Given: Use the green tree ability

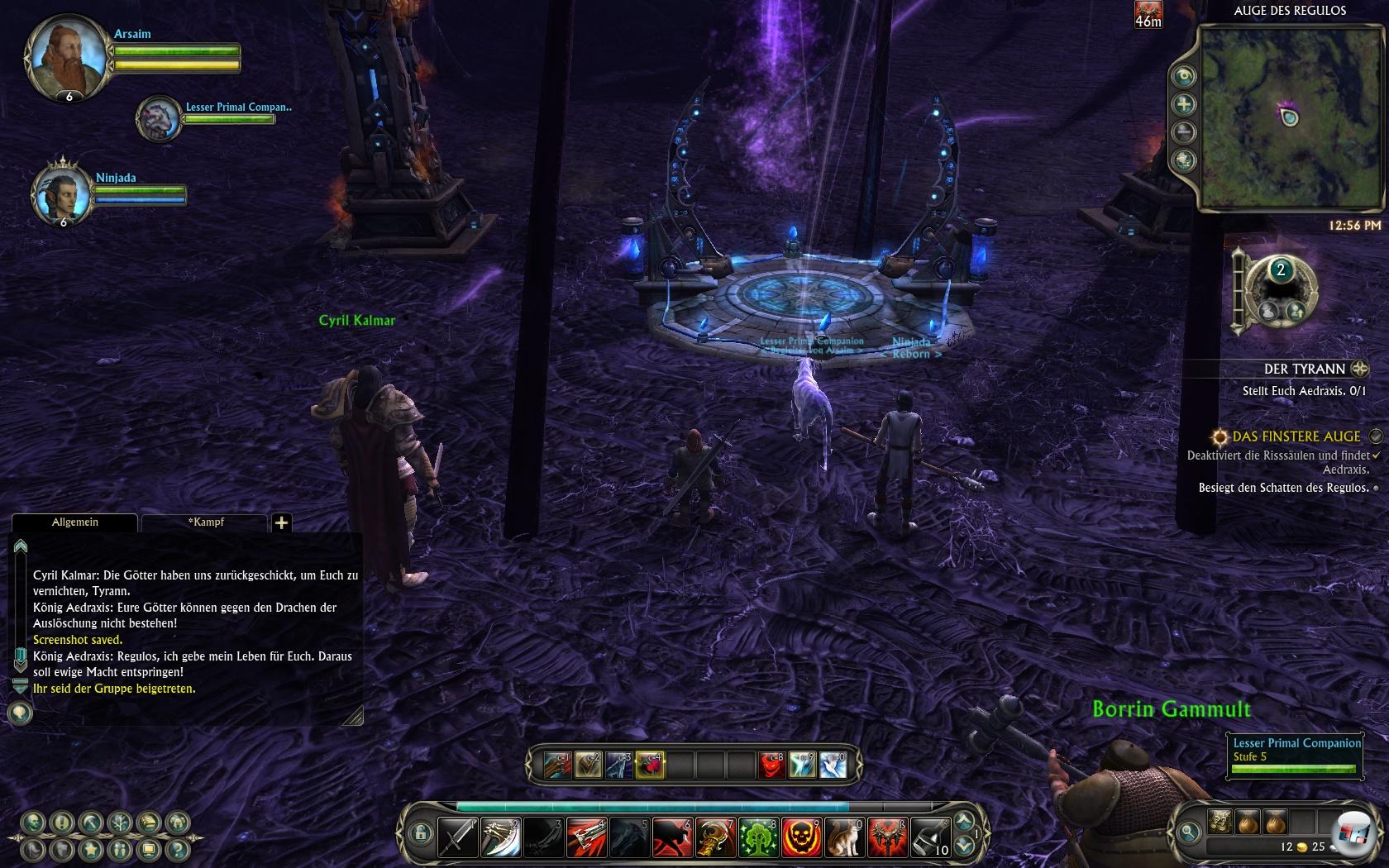Looking at the screenshot, I should pos(758,837).
